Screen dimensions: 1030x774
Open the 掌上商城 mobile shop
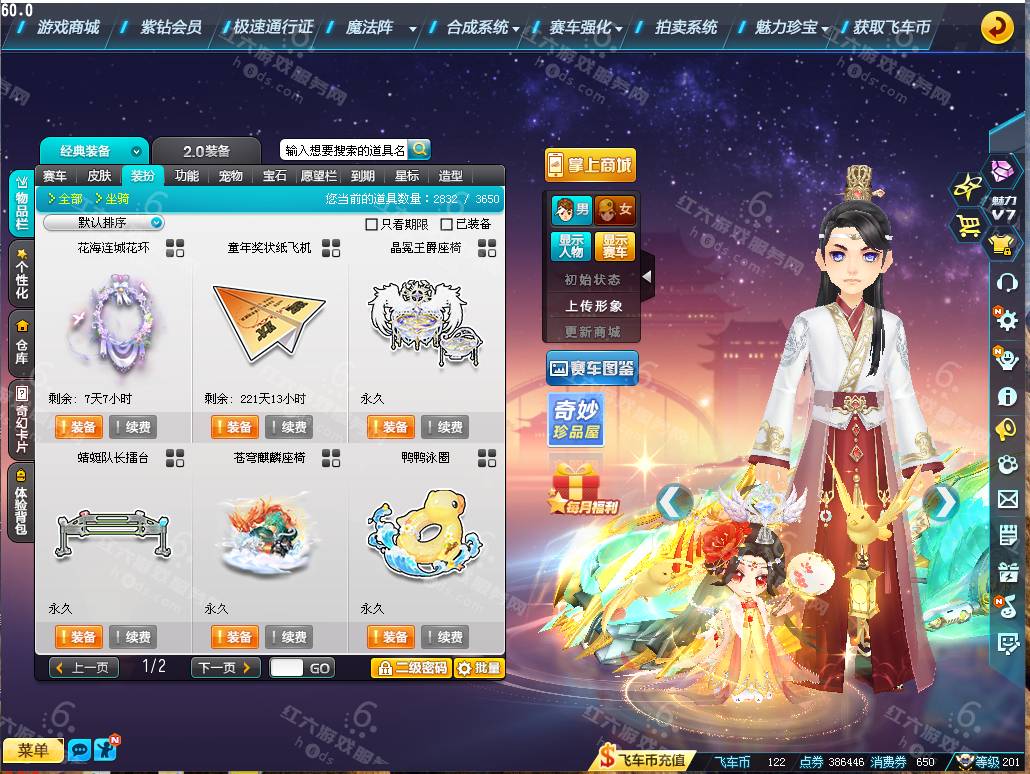pos(590,165)
